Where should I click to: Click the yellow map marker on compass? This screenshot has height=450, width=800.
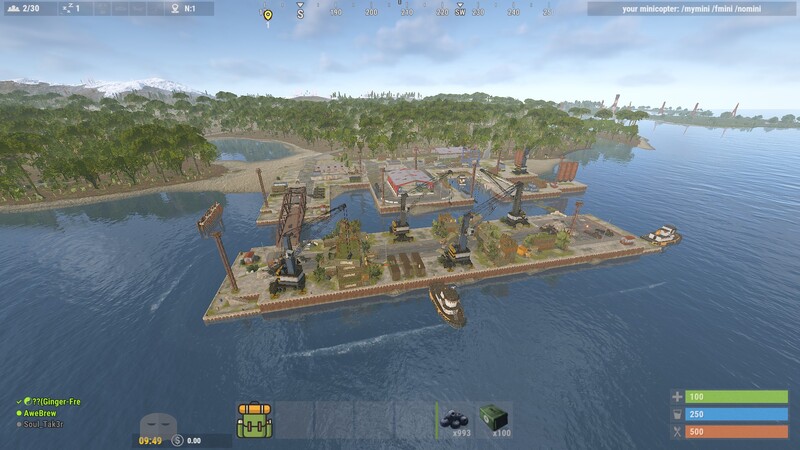coord(267,15)
